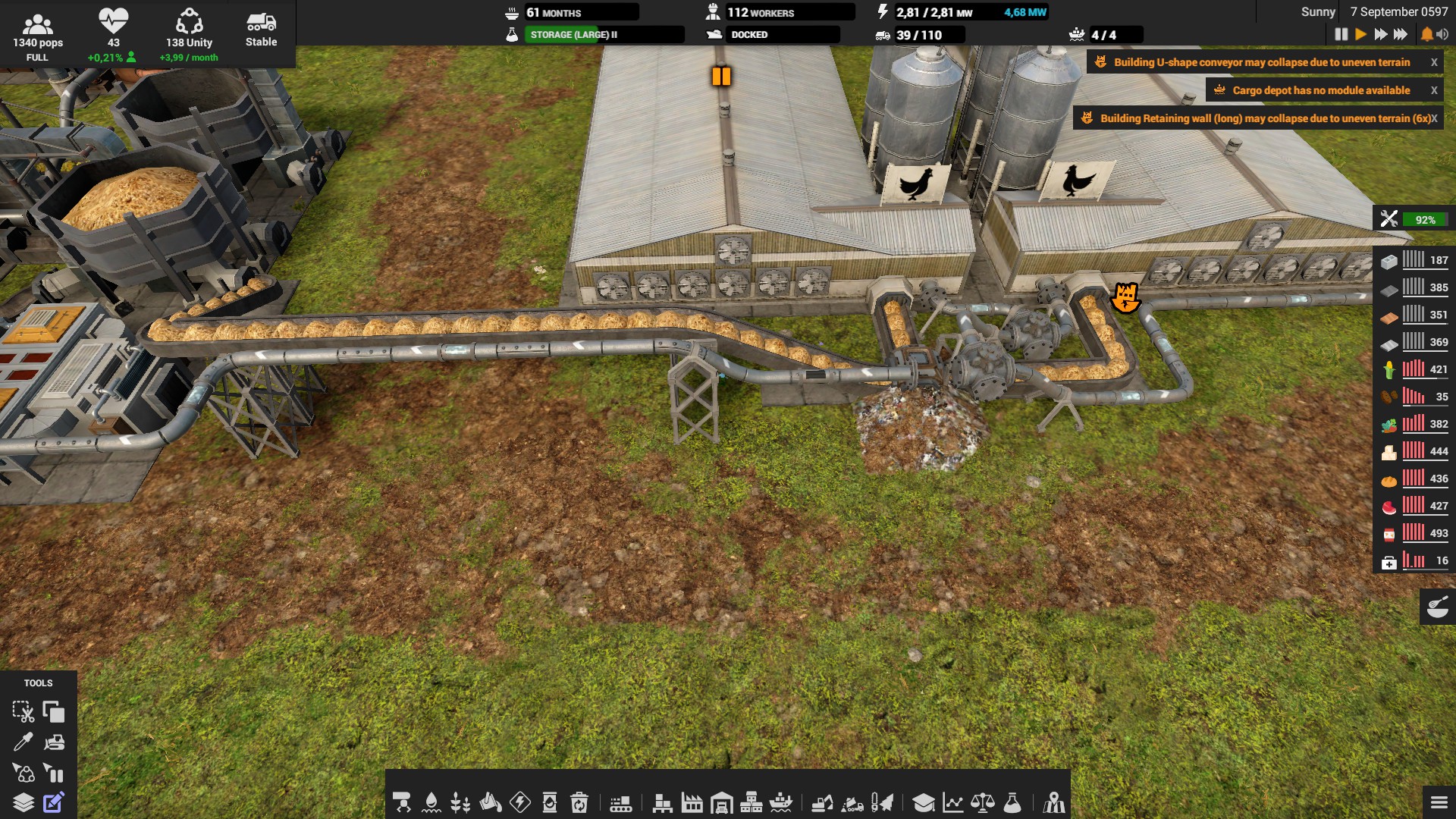Open research via the graduation cap icon
The image size is (1456, 819).
click(924, 804)
